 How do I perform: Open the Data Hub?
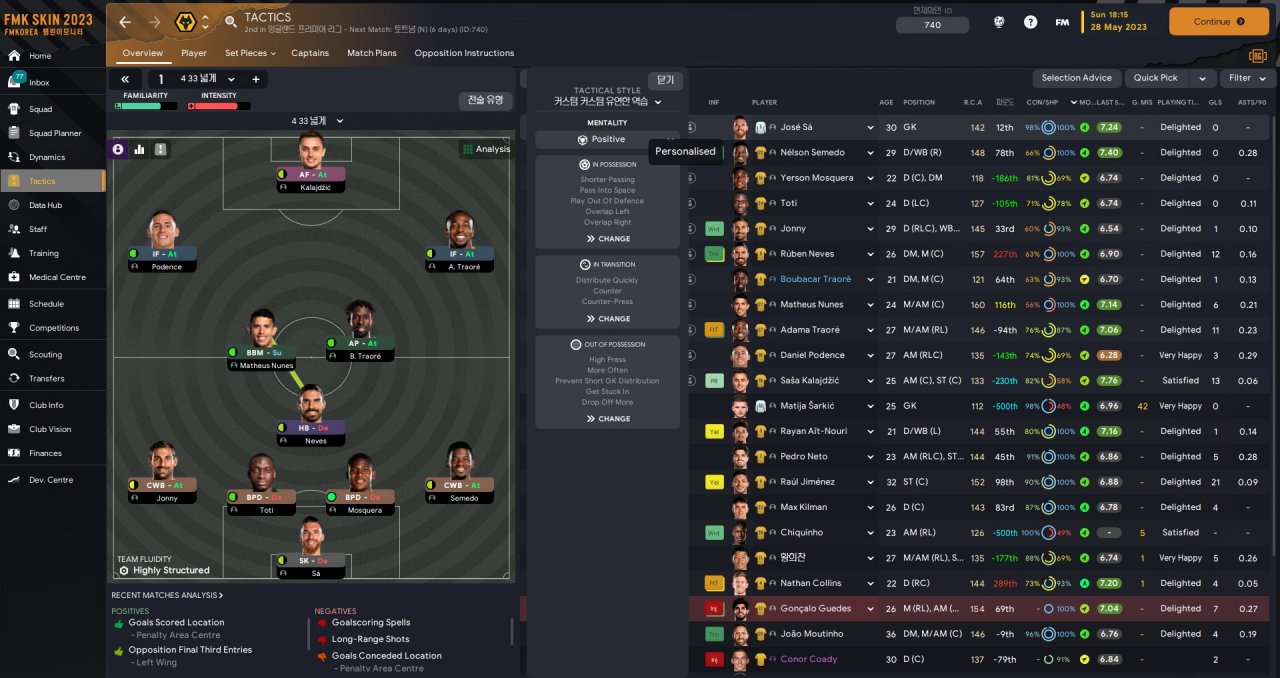[45, 205]
